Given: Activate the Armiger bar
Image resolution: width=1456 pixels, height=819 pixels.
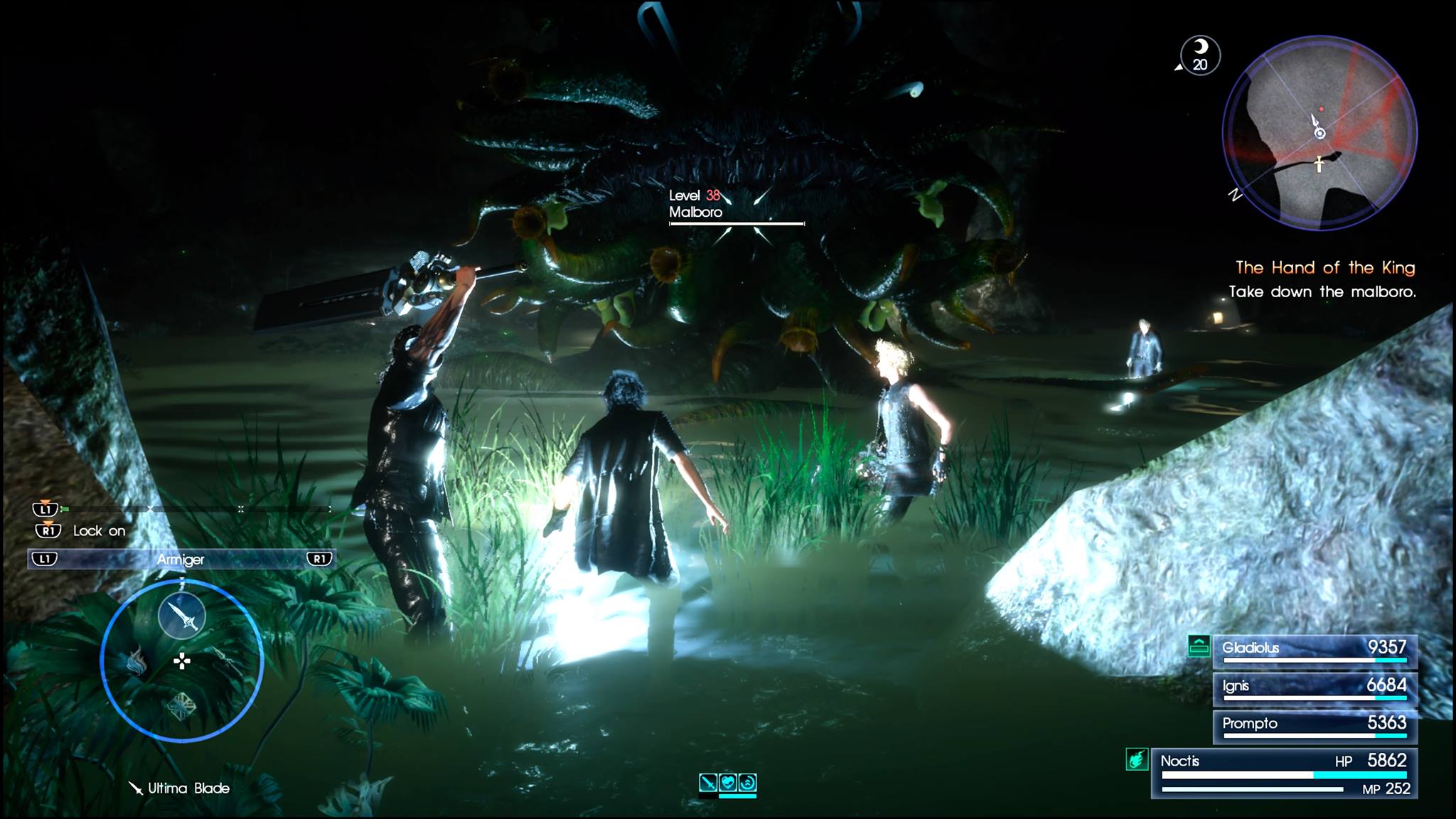Looking at the screenshot, I should click(181, 560).
